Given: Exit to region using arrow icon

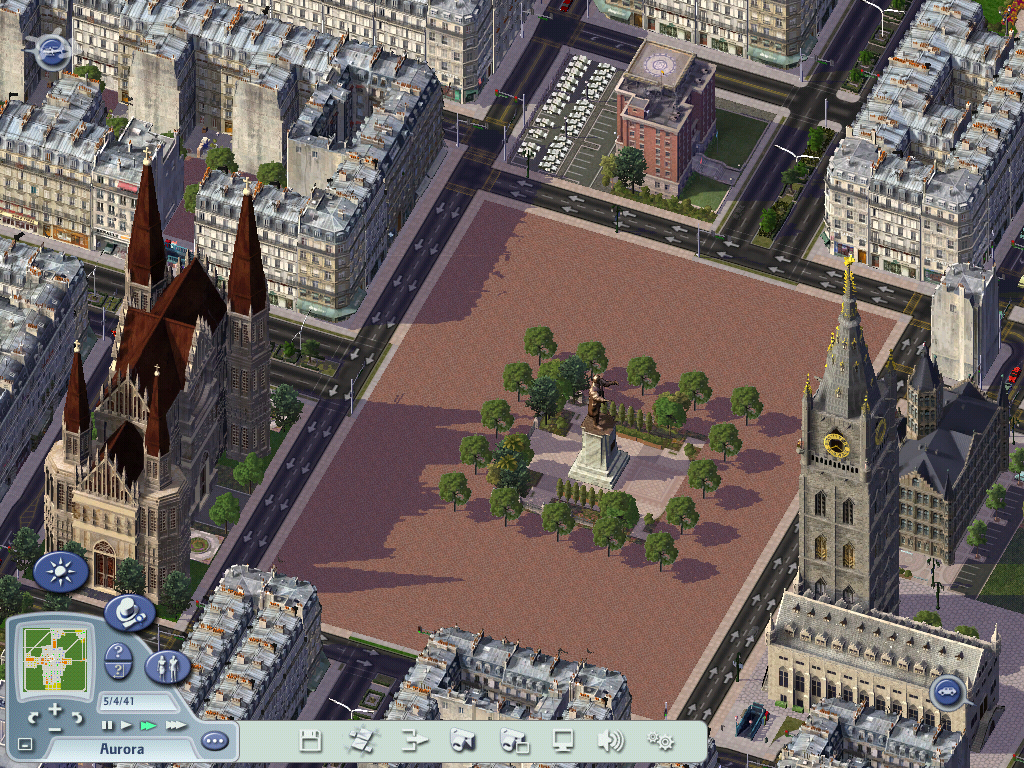Looking at the screenshot, I should 414,741.
